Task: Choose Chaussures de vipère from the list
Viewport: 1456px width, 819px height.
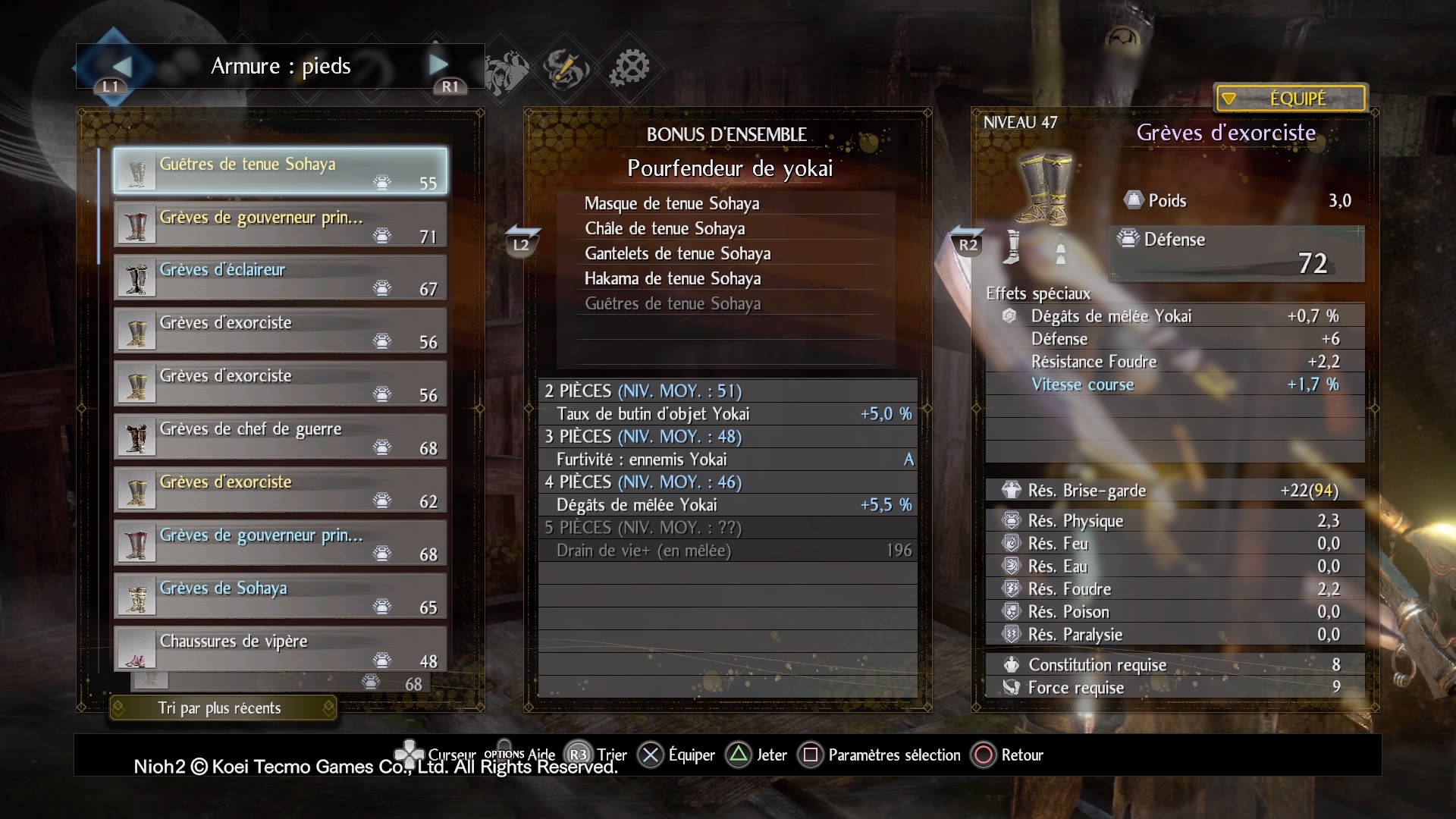Action: pos(280,648)
